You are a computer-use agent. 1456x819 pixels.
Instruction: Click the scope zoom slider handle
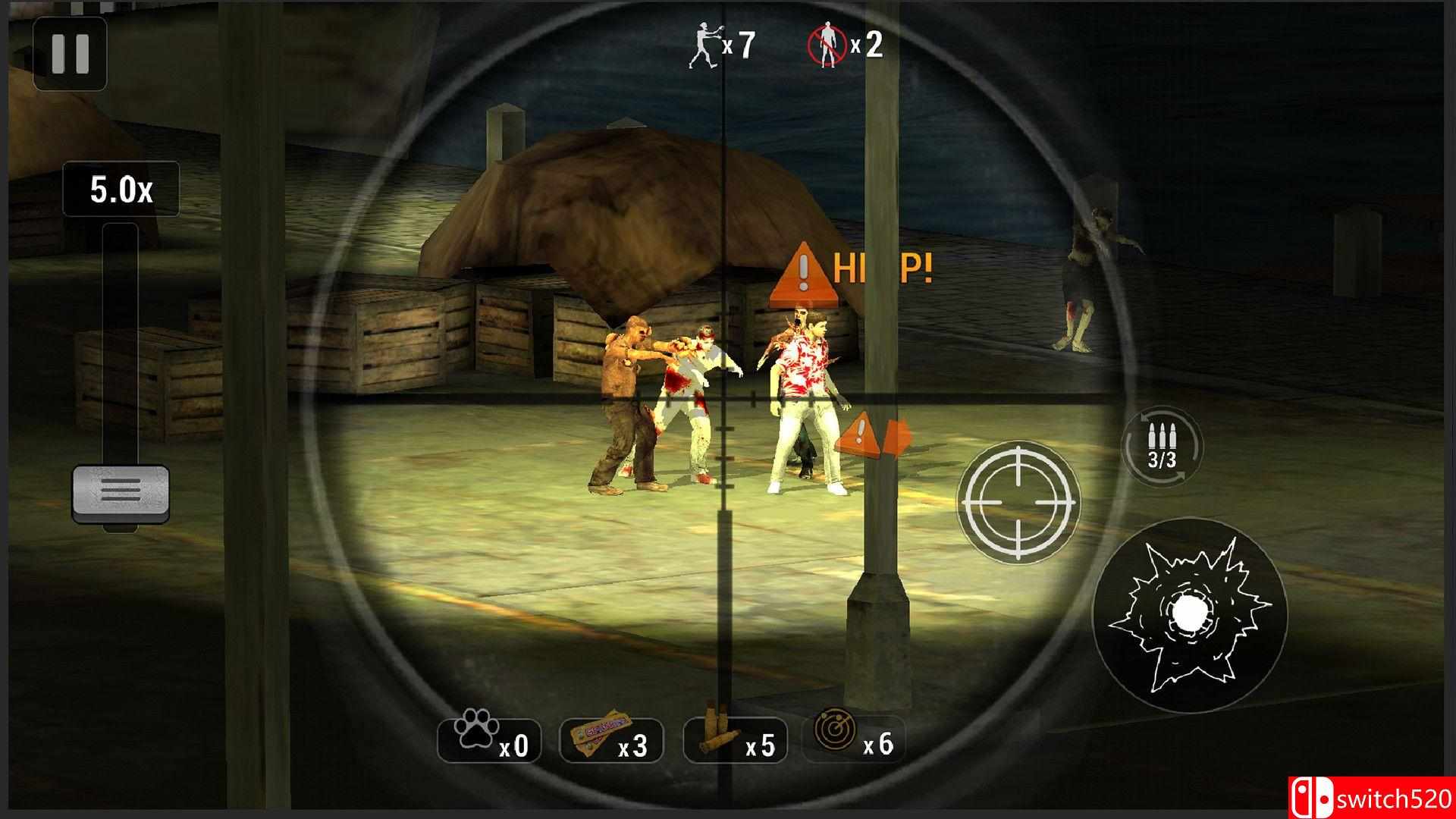tap(121, 493)
